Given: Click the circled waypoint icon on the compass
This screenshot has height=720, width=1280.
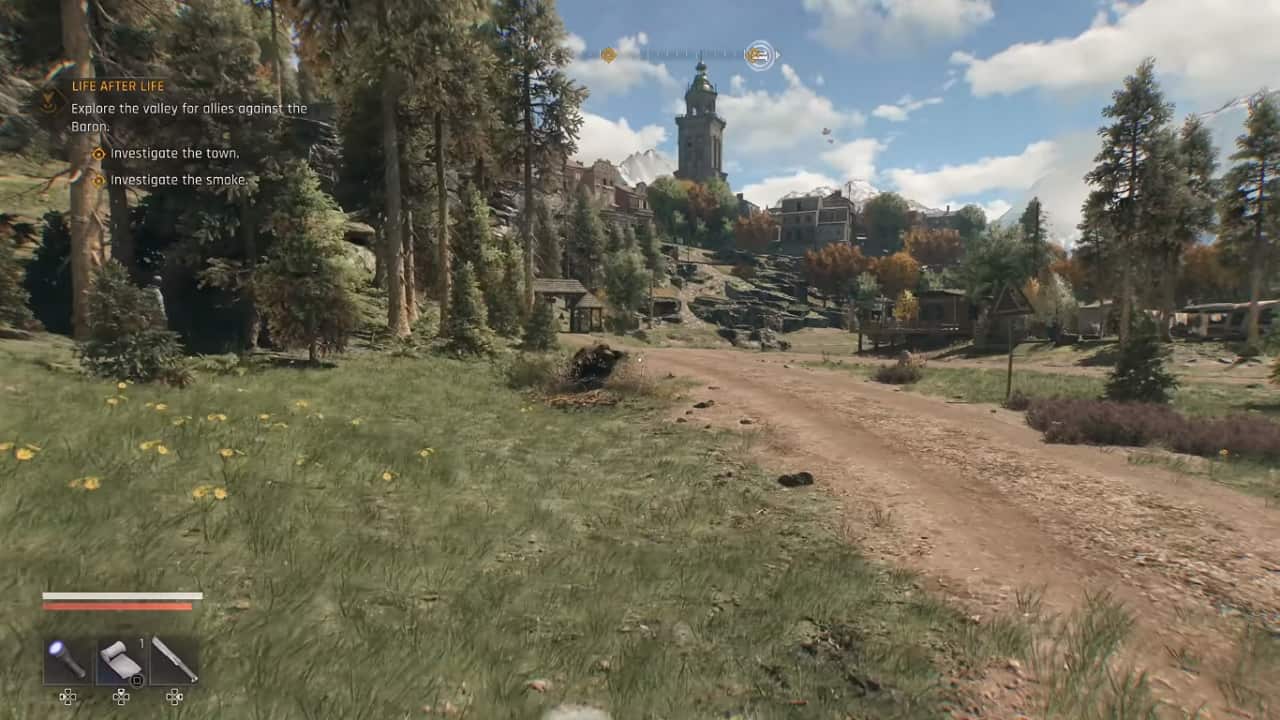Looking at the screenshot, I should coord(760,55).
